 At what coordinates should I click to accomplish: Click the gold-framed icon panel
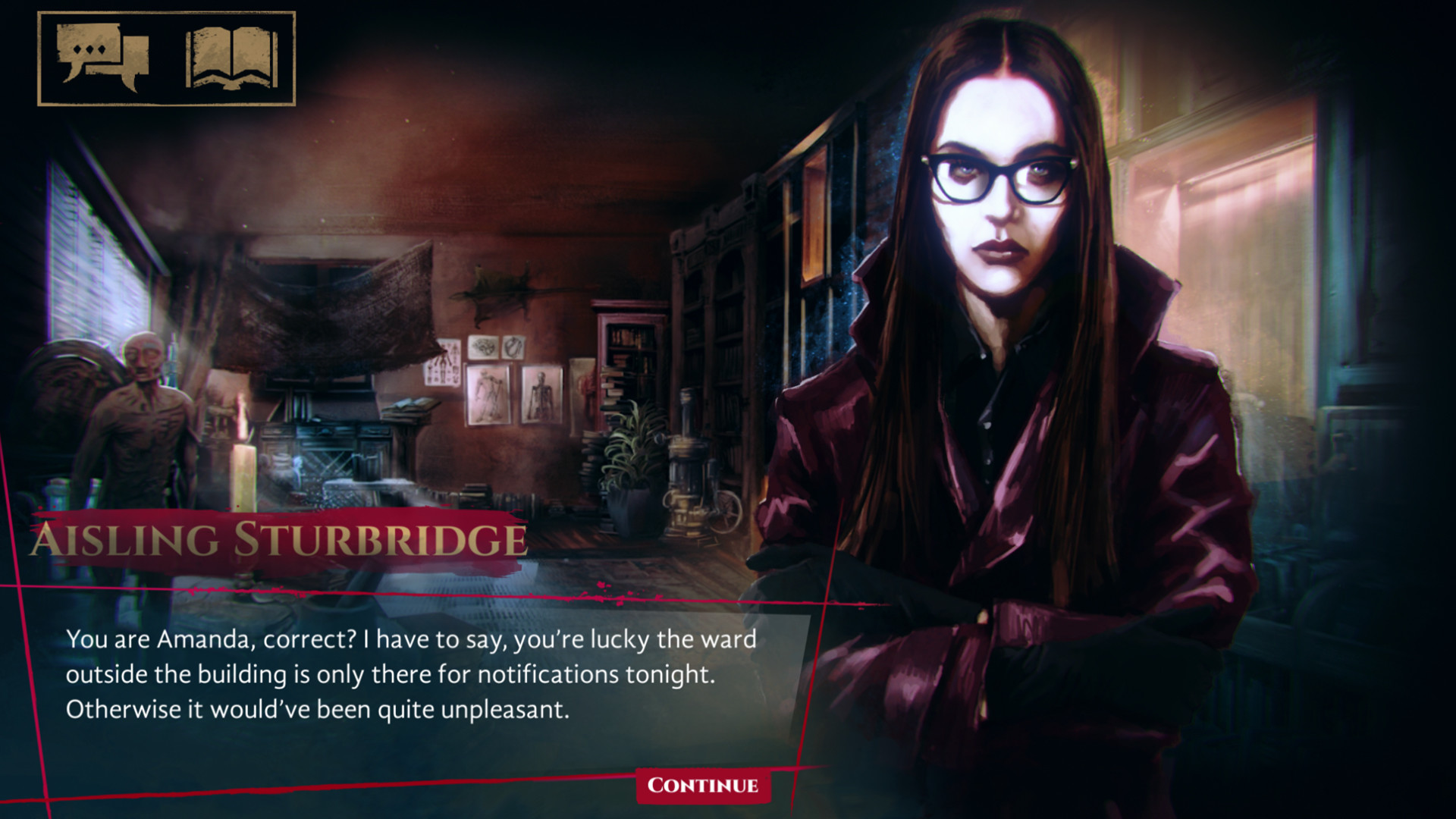coord(163,57)
